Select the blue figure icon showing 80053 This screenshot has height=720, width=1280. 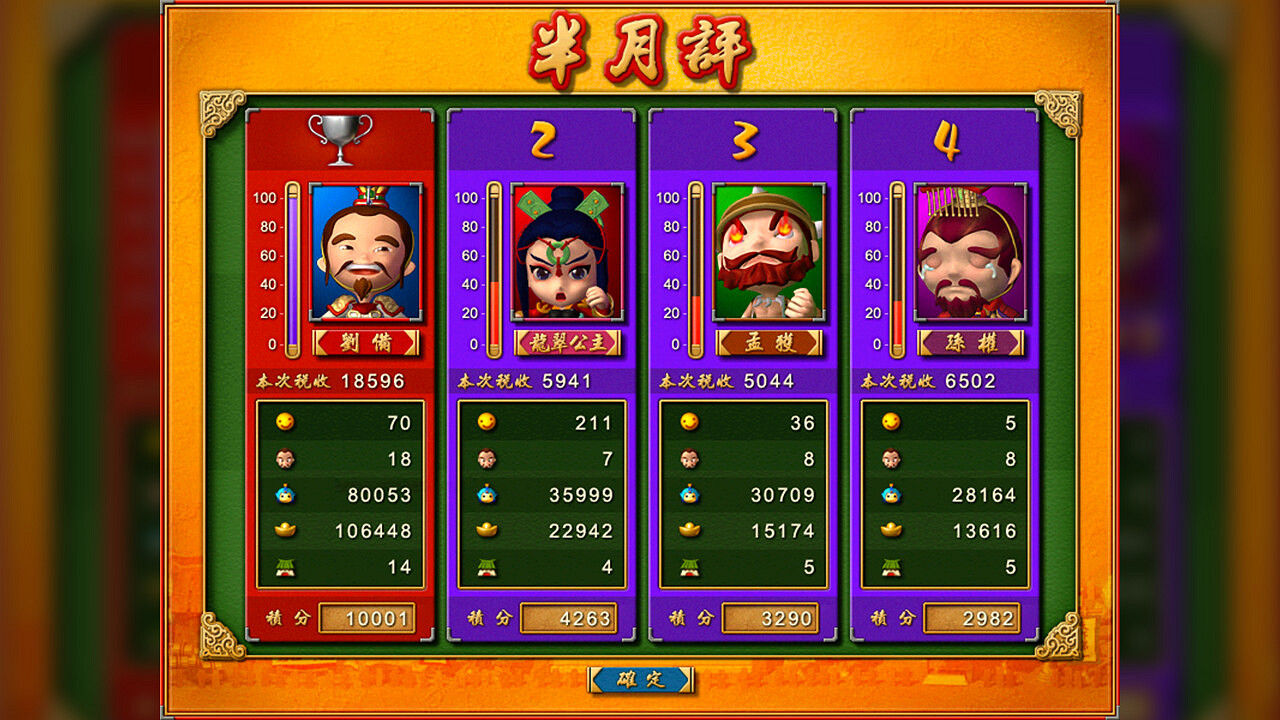tap(287, 493)
